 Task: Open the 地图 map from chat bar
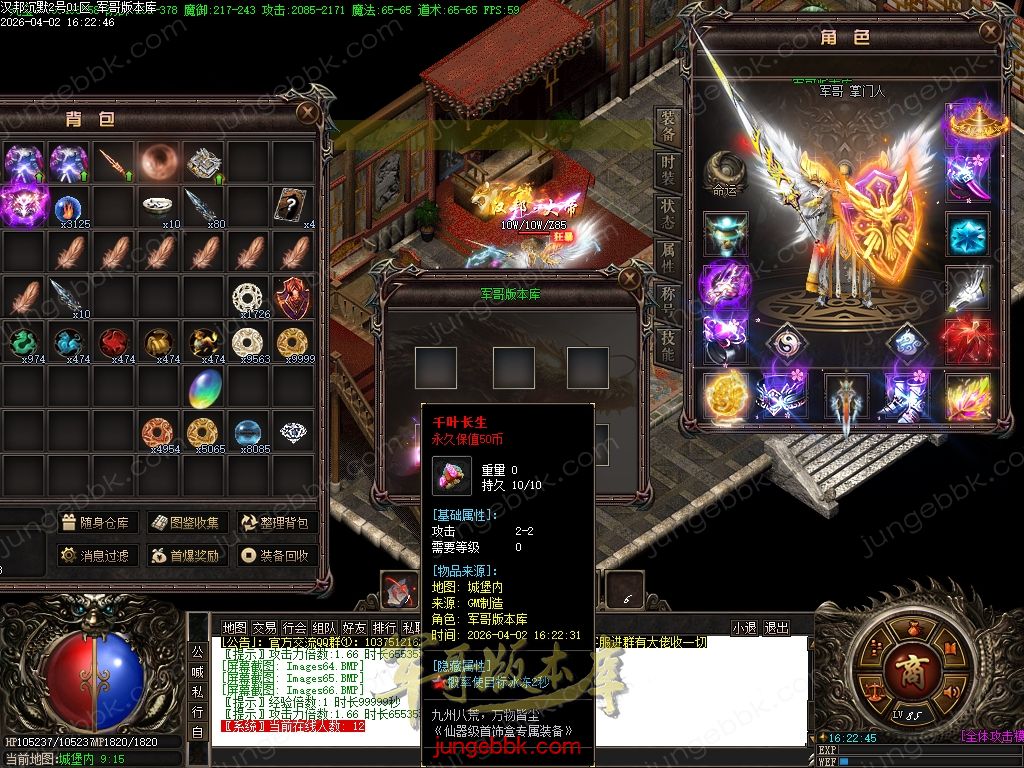coord(234,628)
